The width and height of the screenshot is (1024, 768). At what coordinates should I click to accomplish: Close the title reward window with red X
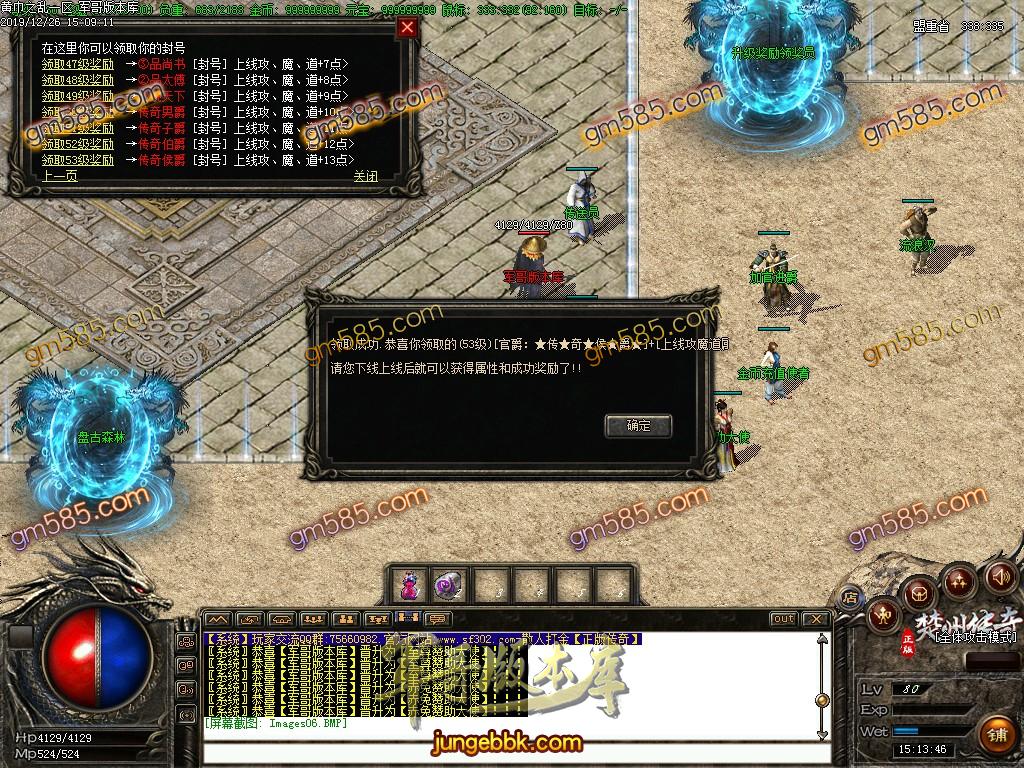(x=407, y=28)
